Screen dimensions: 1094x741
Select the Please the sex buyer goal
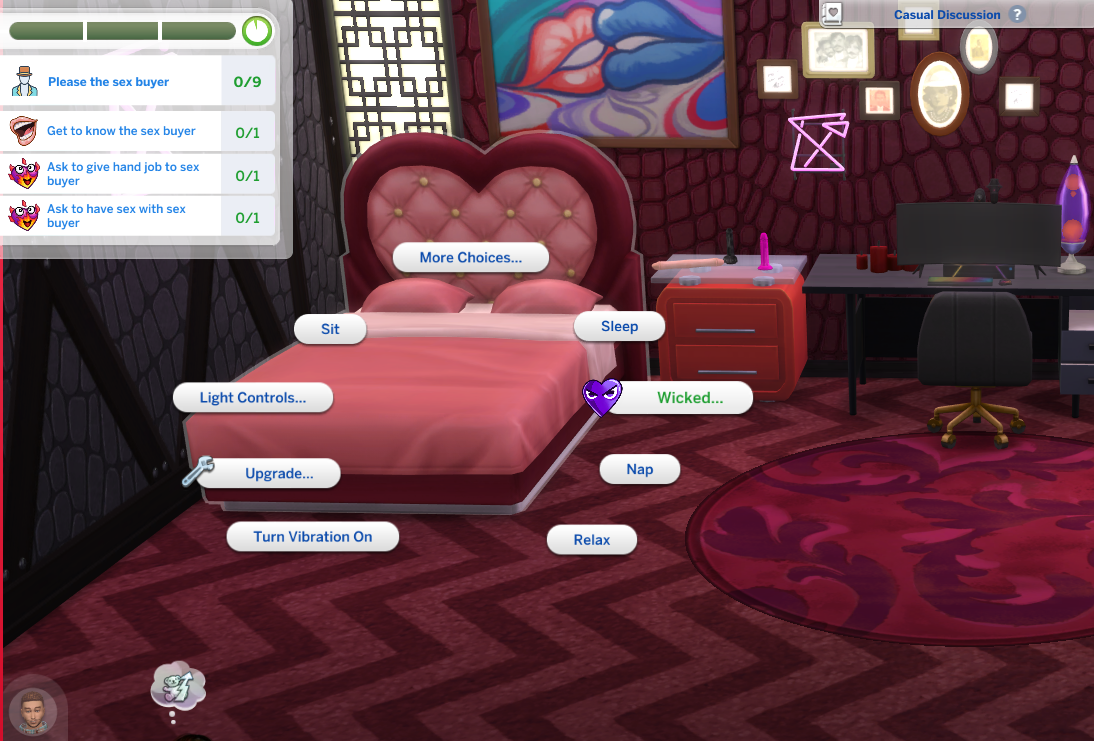(109, 82)
